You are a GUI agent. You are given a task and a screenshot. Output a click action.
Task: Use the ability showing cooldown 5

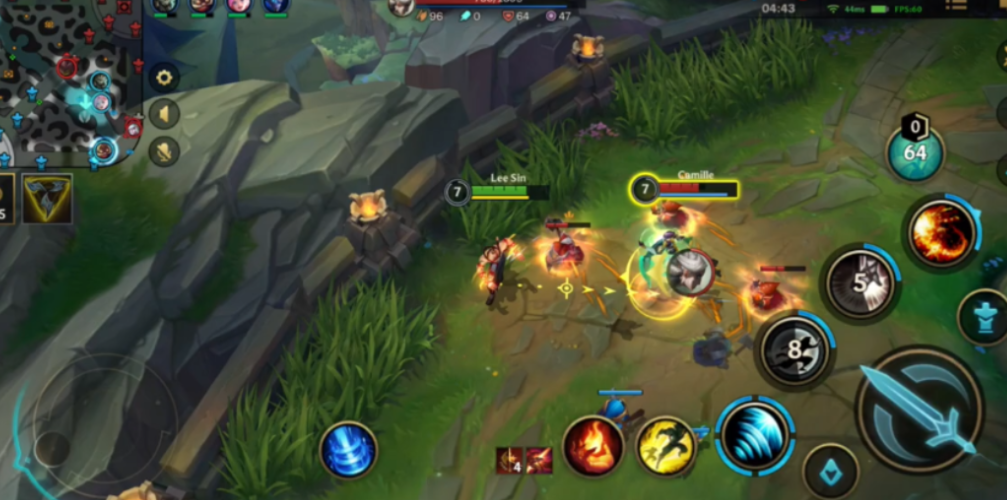click(x=860, y=283)
